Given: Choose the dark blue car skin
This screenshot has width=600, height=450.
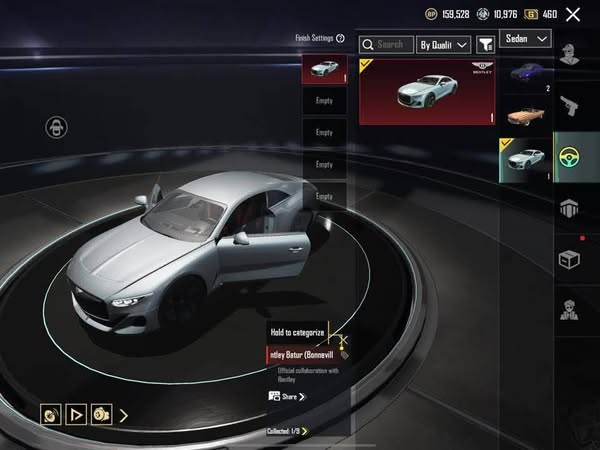Looking at the screenshot, I should [525, 72].
